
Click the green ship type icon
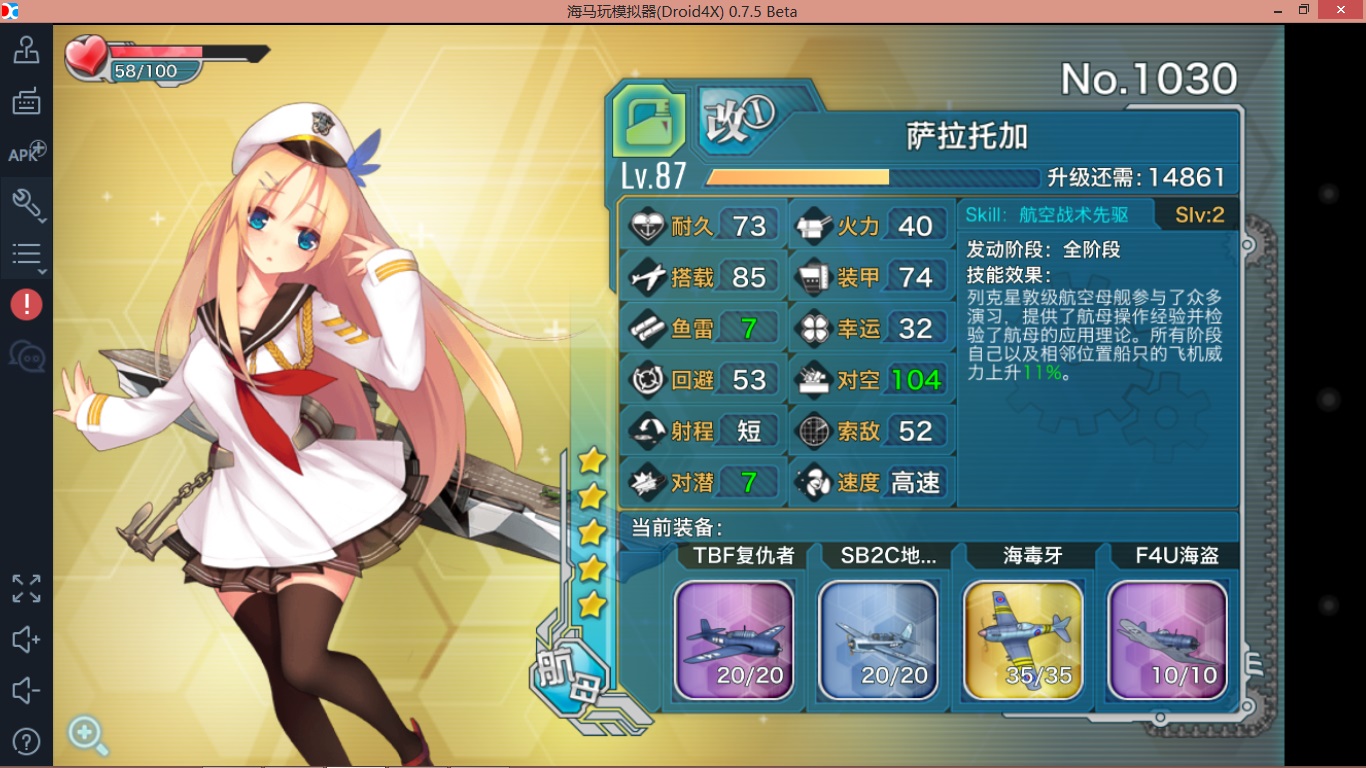click(x=649, y=121)
